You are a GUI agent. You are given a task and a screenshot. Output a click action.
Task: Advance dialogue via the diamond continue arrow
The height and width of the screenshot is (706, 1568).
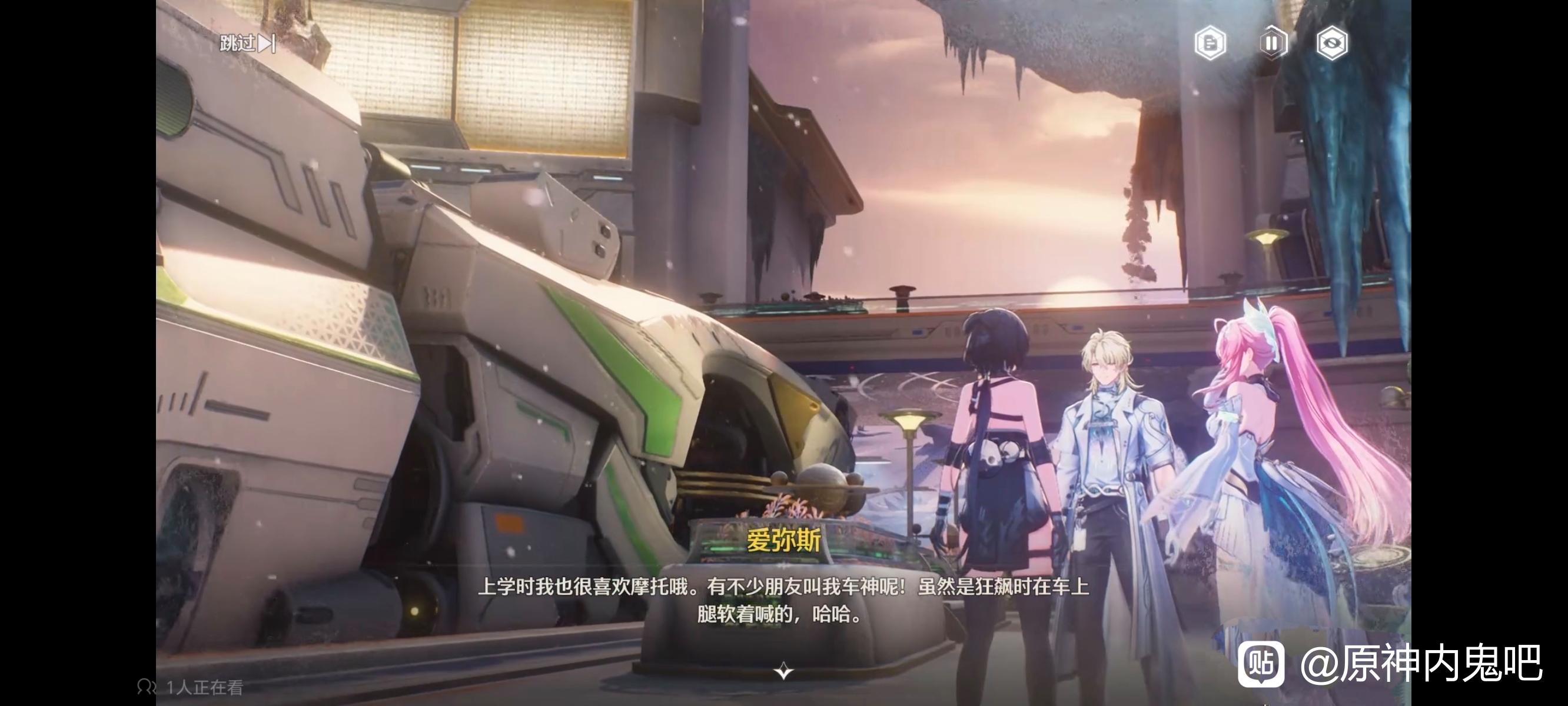(x=783, y=671)
